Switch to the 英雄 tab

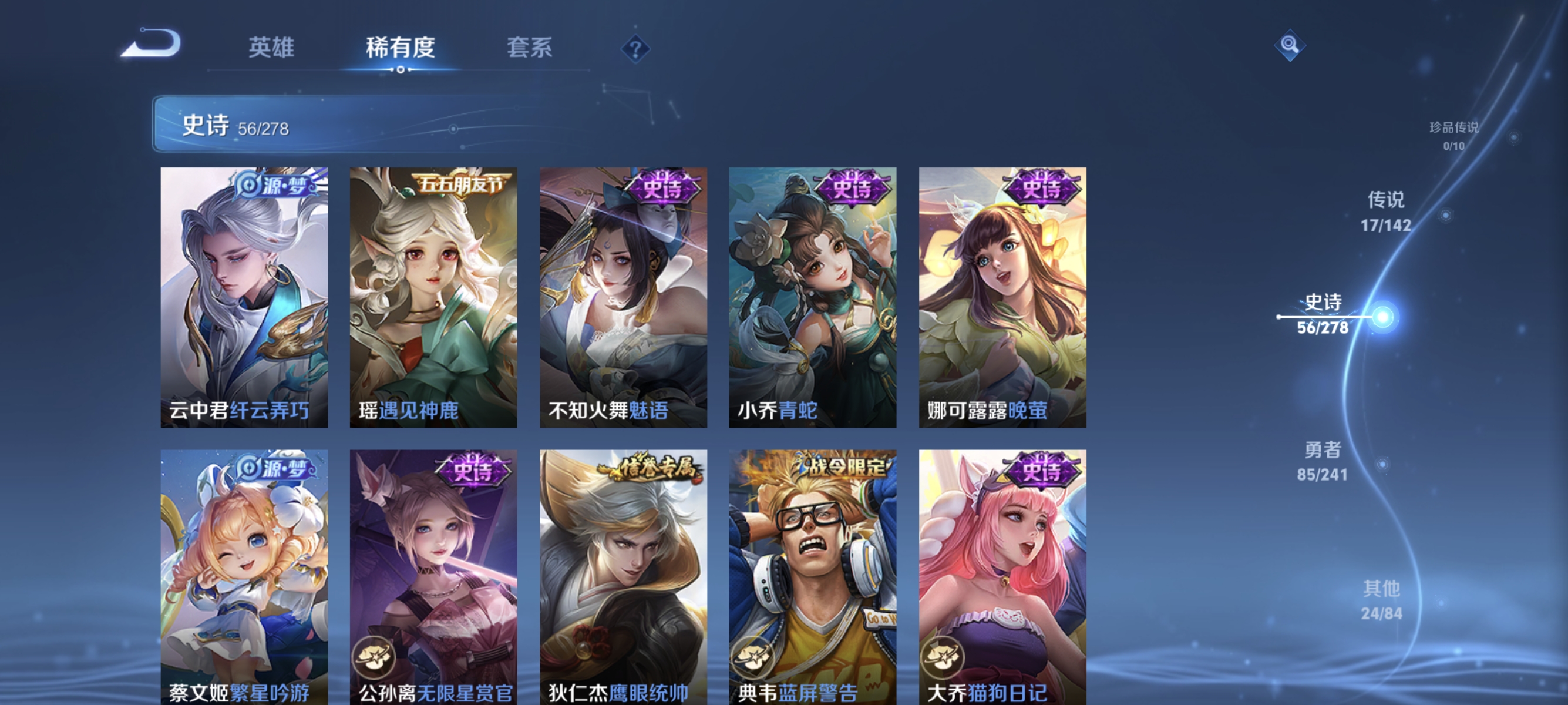(271, 49)
